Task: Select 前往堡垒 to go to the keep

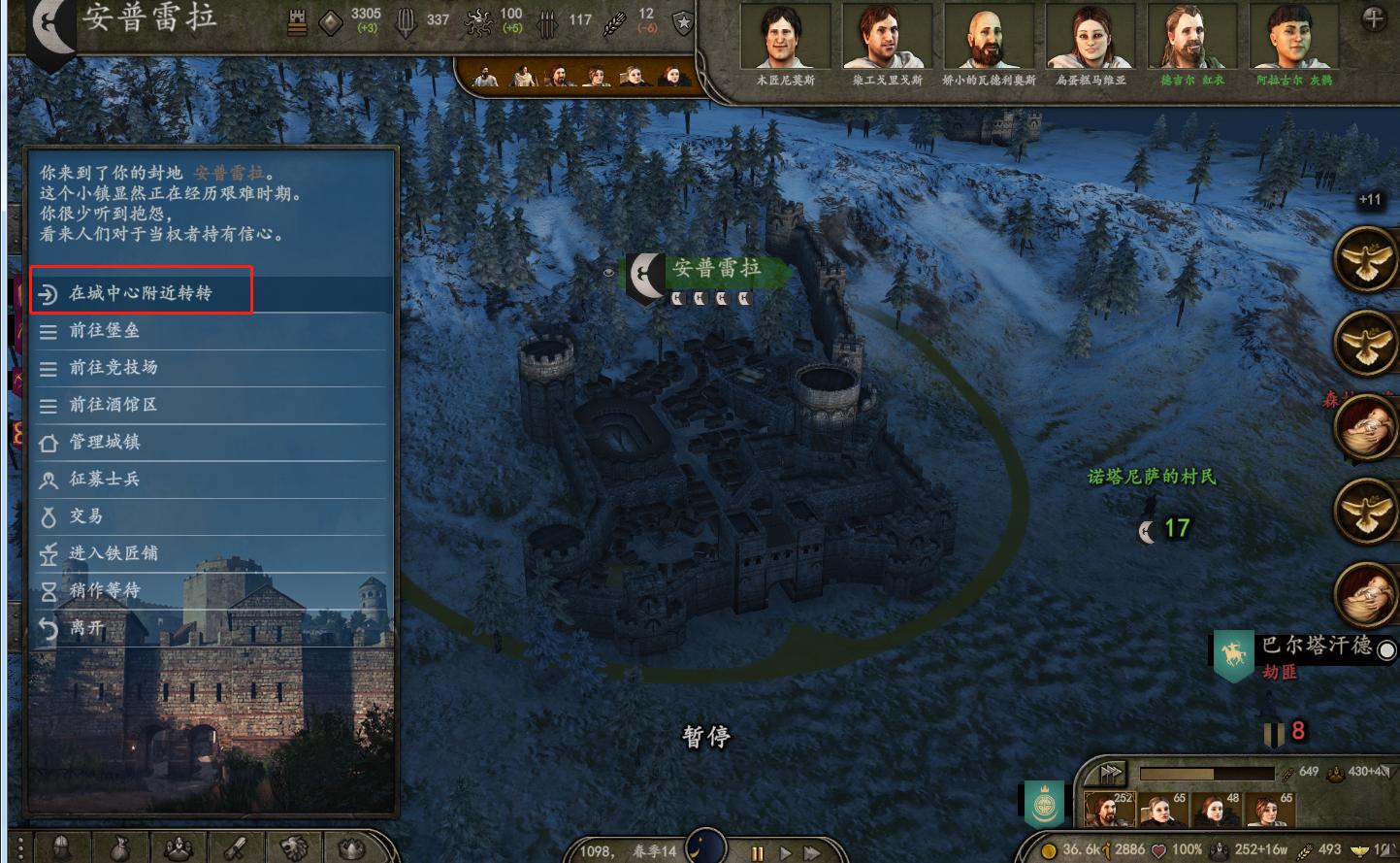Action: (x=105, y=331)
